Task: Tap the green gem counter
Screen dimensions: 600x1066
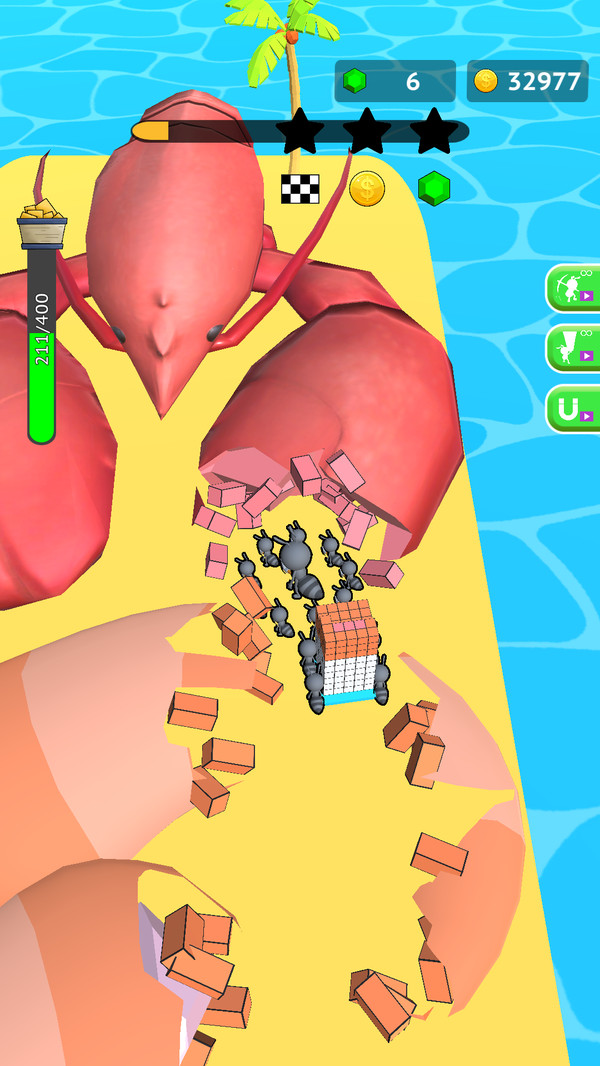Action: [395, 82]
